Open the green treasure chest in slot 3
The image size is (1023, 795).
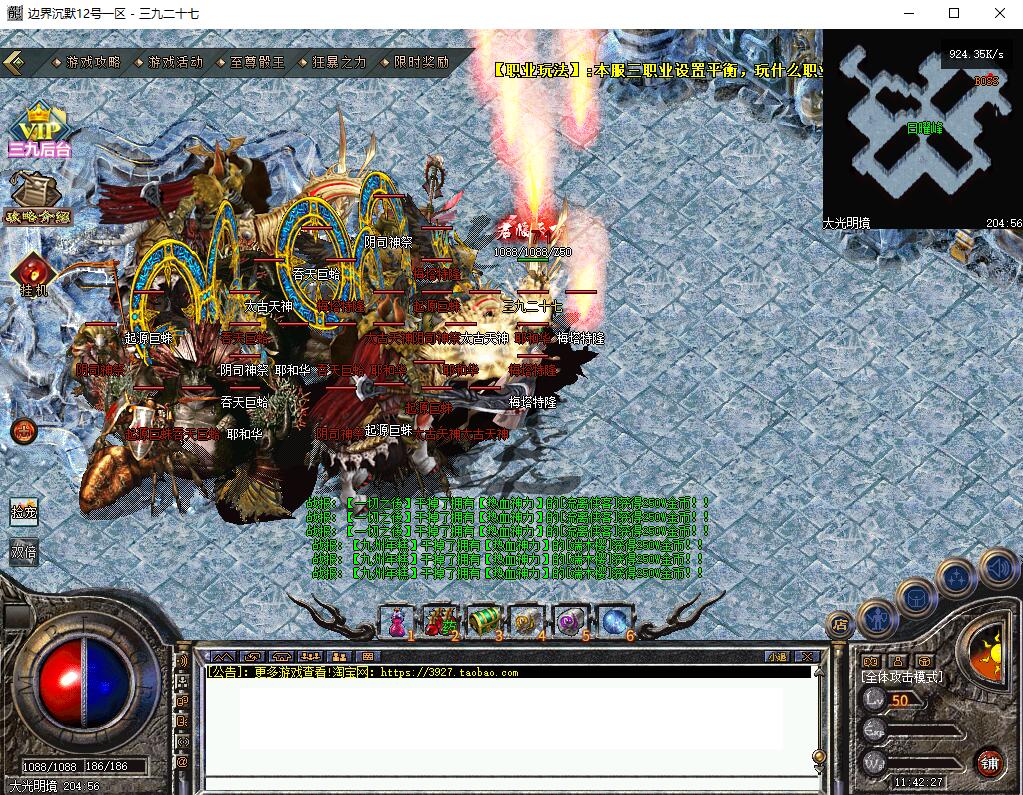coord(483,621)
